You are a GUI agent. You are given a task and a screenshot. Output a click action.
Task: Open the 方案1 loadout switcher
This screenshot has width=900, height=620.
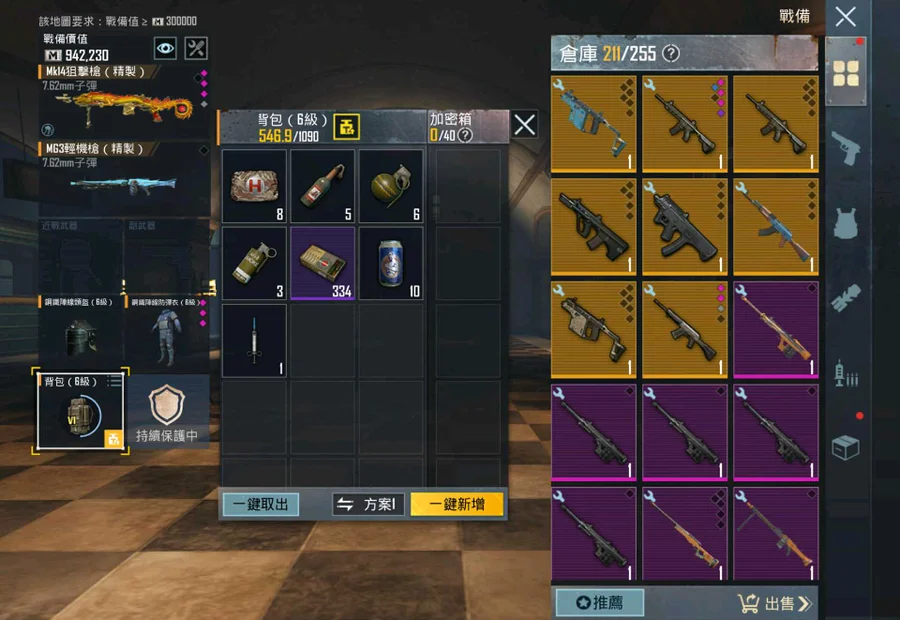(x=367, y=504)
